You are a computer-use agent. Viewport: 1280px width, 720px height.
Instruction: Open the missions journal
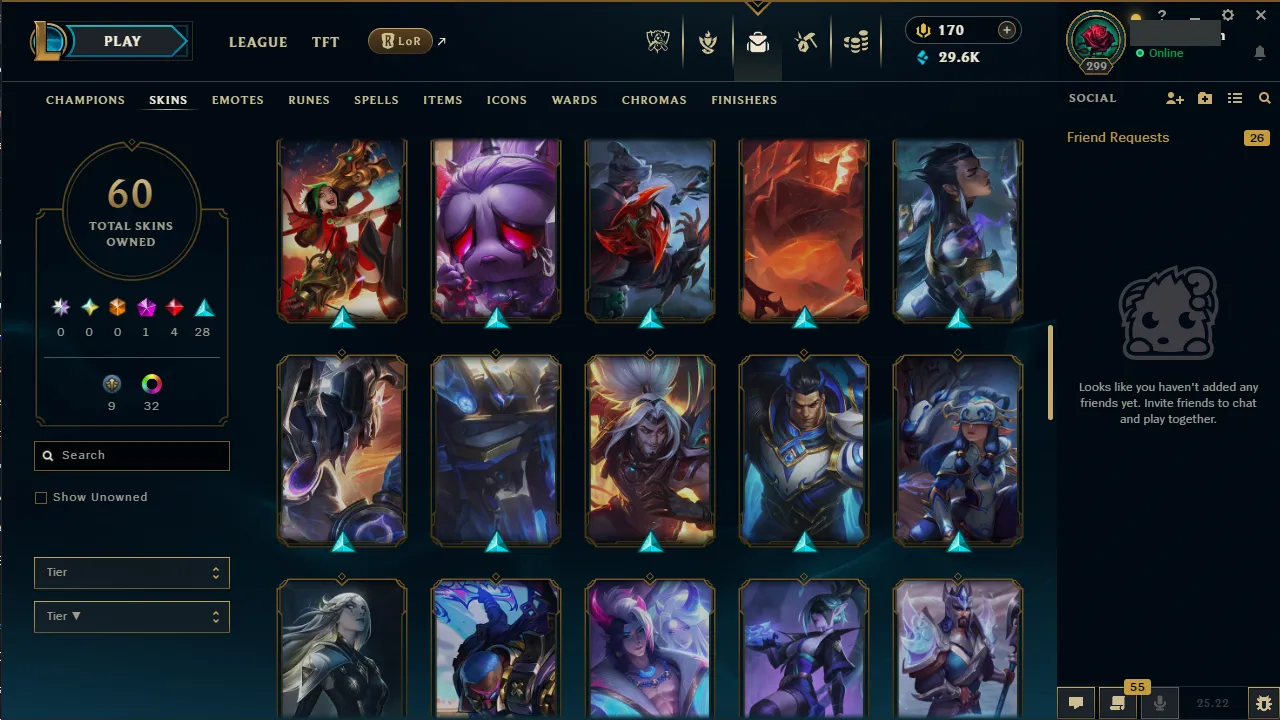(x=1116, y=702)
